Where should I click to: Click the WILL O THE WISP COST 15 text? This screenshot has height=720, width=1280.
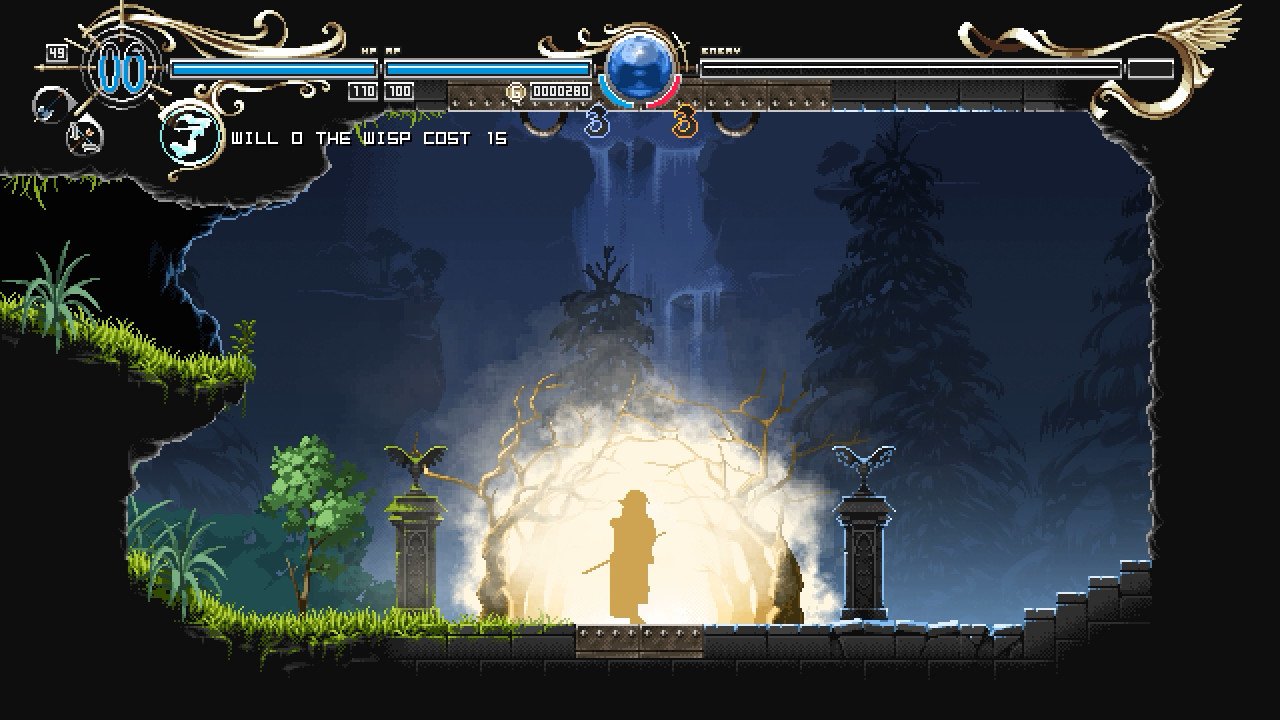click(x=367, y=139)
